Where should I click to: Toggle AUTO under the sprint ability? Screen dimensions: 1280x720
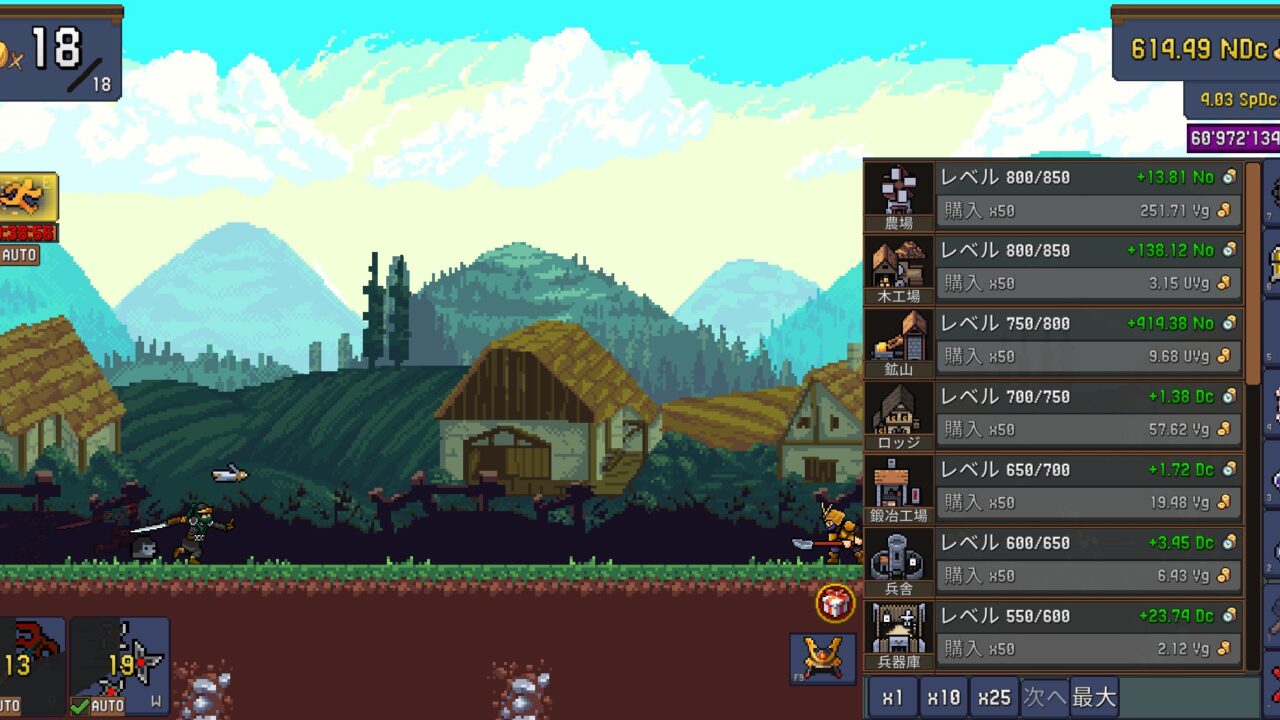[18, 256]
